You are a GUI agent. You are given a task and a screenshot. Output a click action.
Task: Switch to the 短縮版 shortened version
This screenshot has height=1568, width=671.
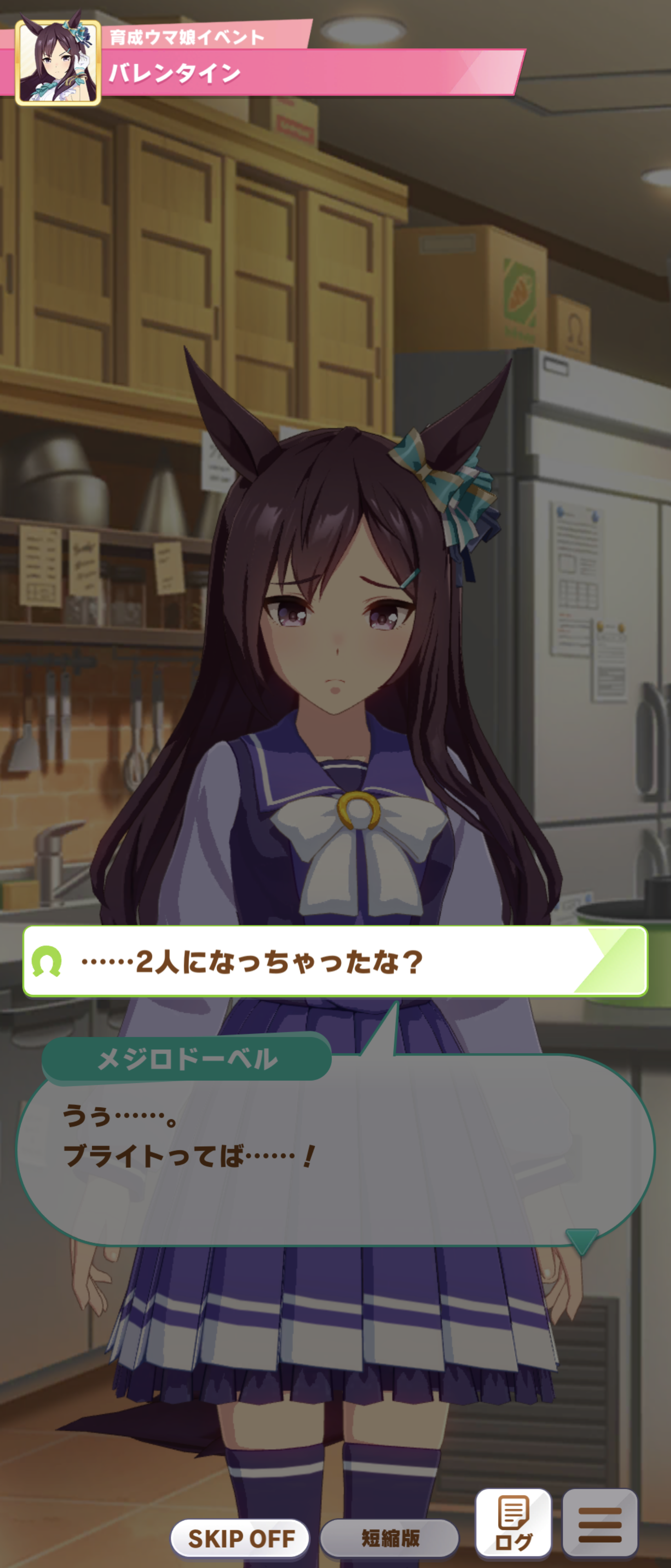click(389, 1538)
